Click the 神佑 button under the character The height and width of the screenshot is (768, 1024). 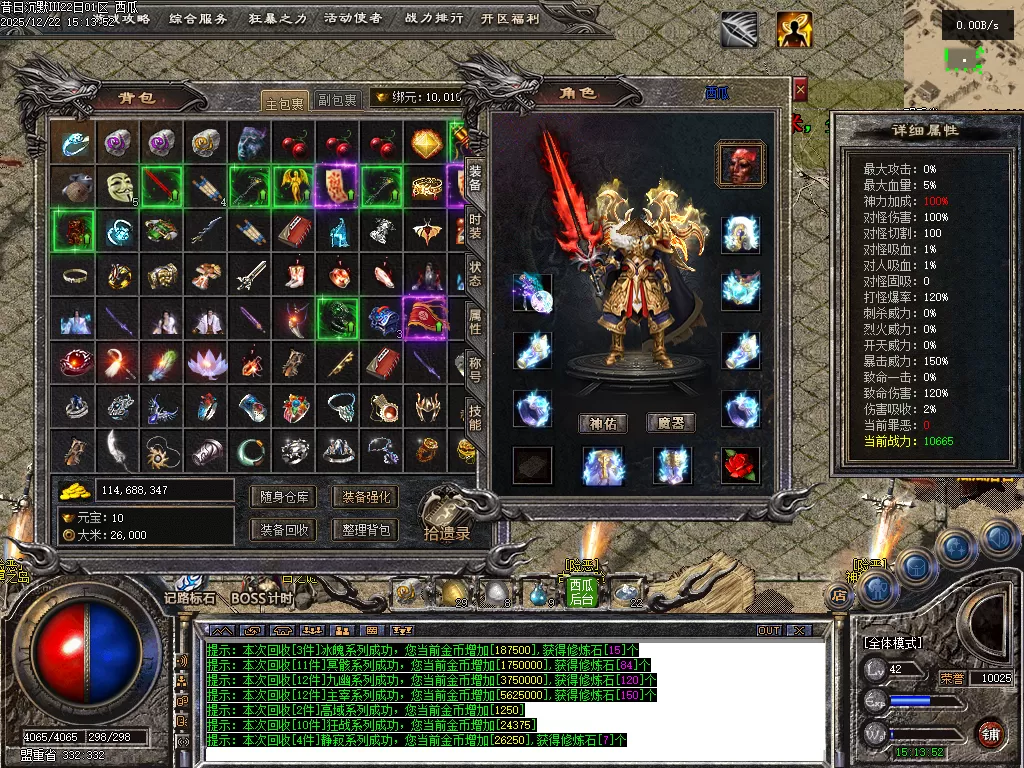604,423
